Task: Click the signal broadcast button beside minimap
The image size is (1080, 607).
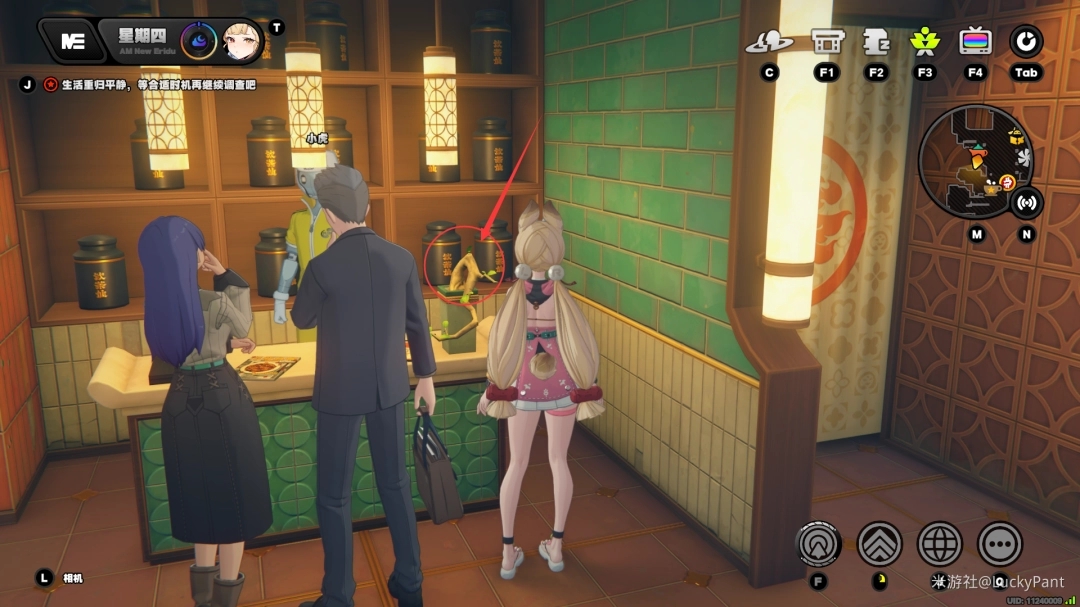Action: point(1026,203)
